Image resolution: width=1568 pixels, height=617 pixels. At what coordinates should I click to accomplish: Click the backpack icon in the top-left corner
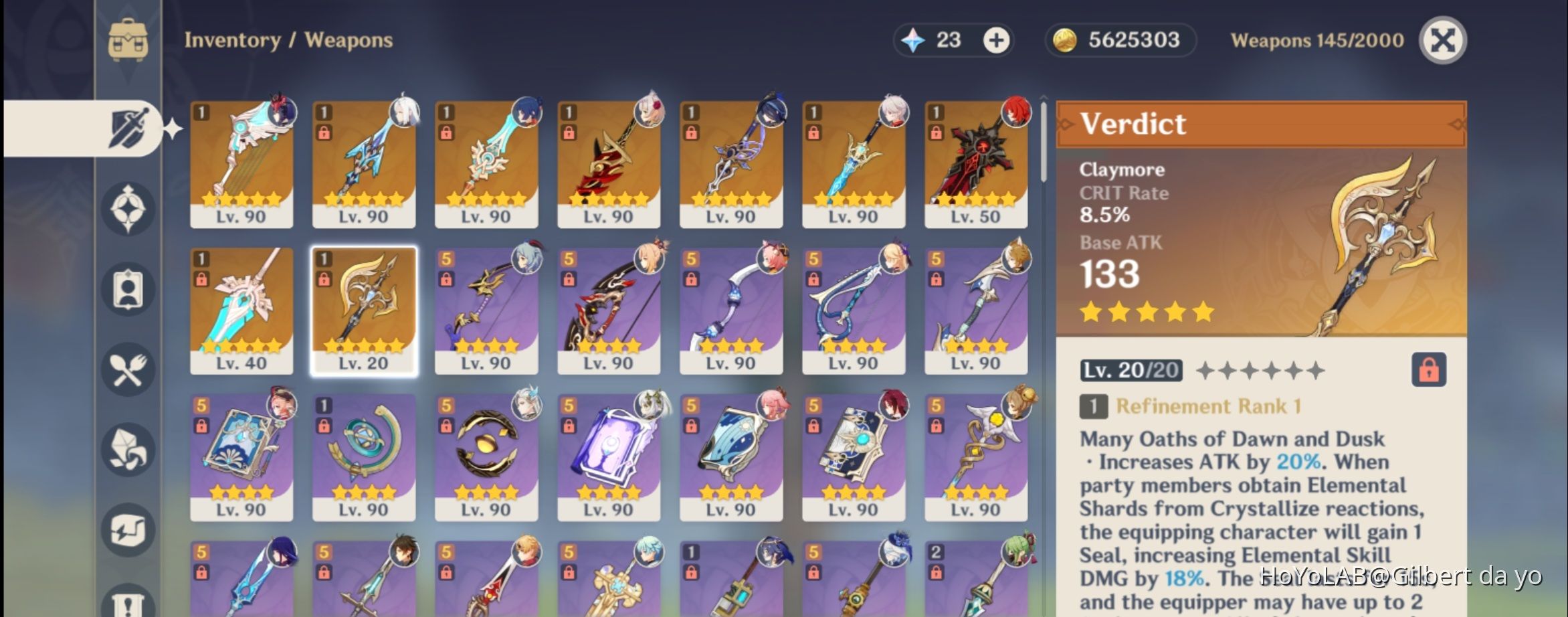129,39
